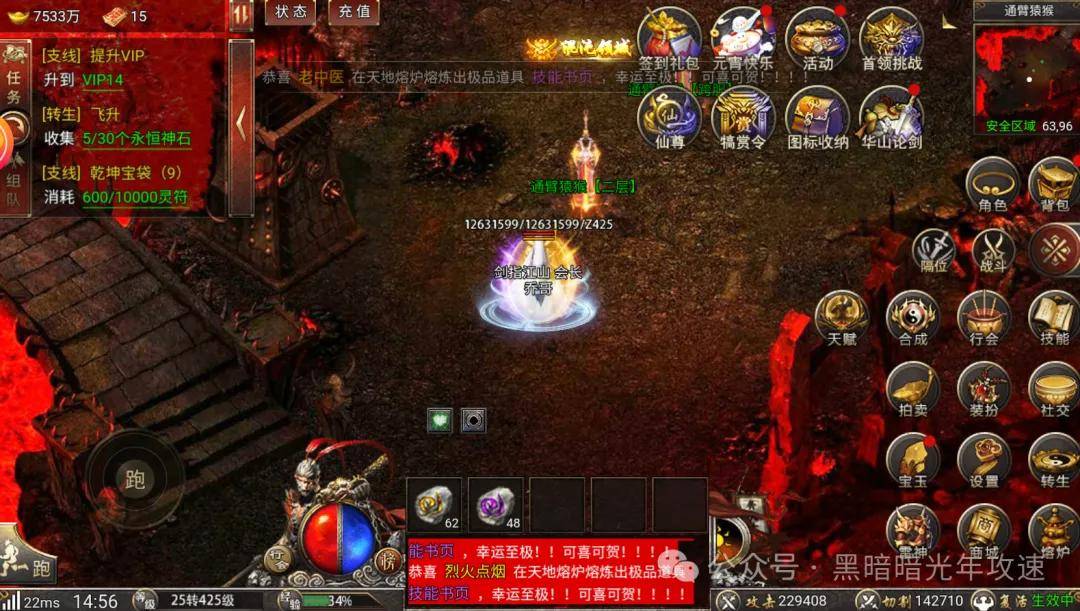Image resolution: width=1080 pixels, height=611 pixels.
Task: Open the 活动 events menu
Action: [817, 37]
